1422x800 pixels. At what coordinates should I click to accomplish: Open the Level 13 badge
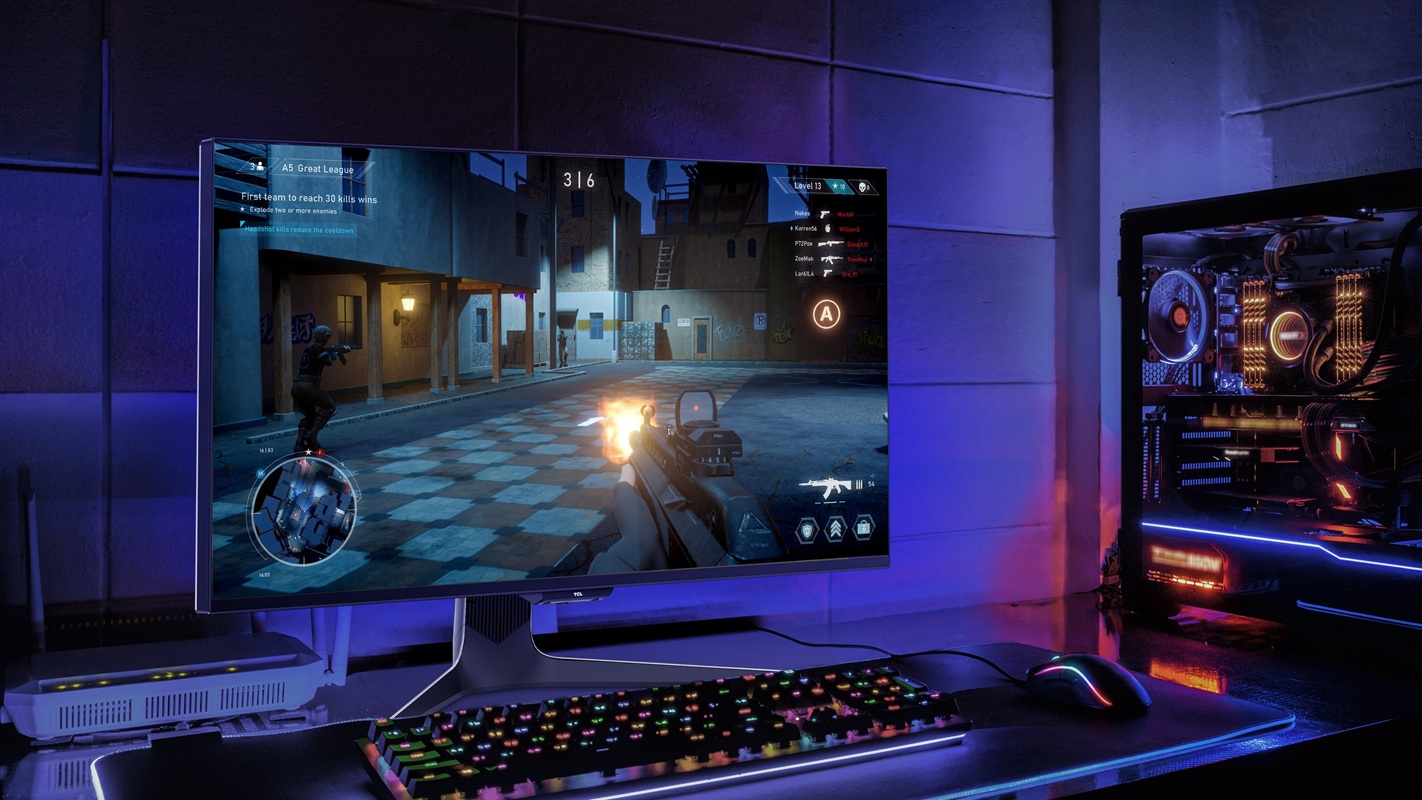[x=807, y=186]
